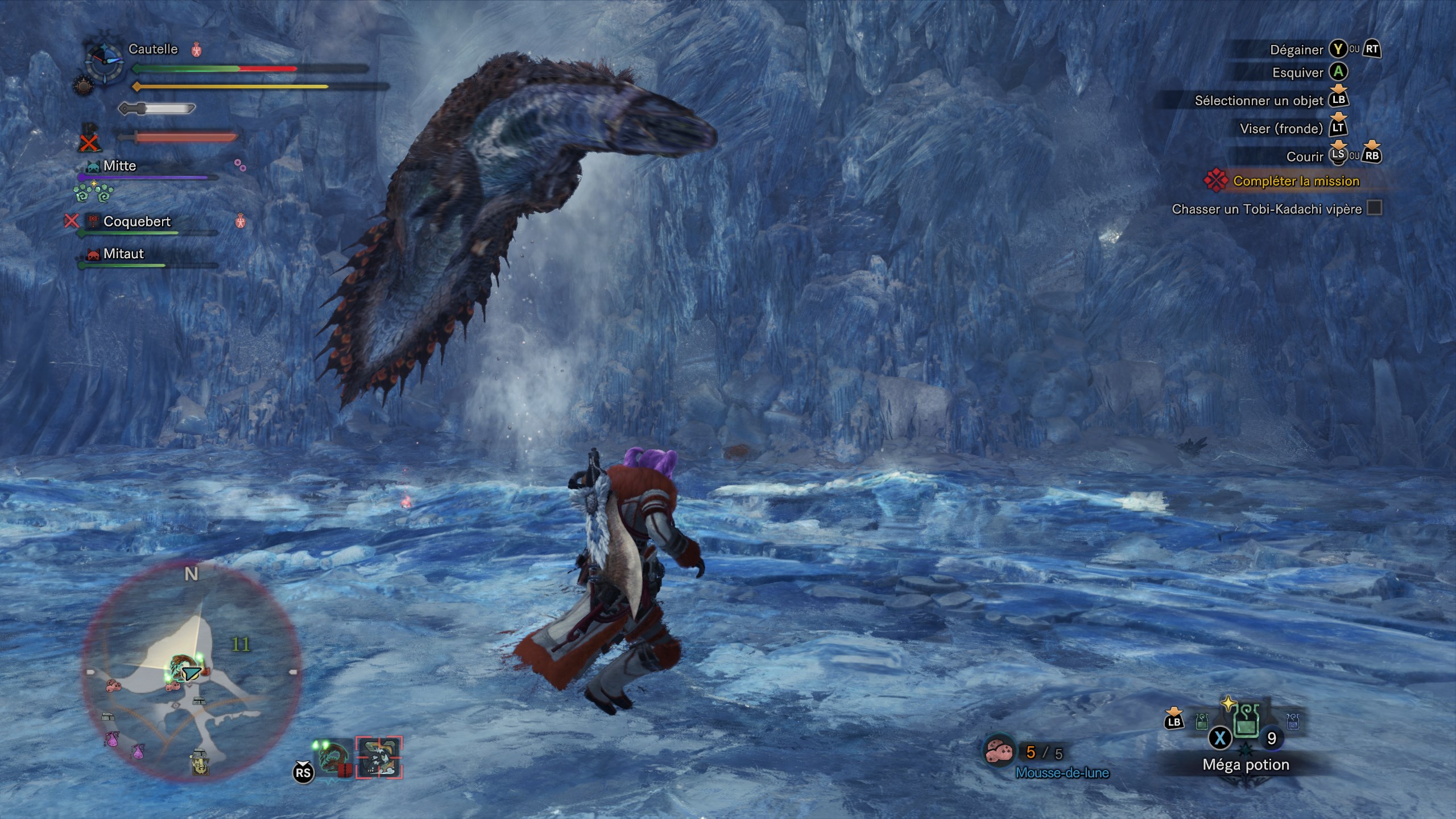This screenshot has height=819, width=1456.
Task: Click the Compléter la mission objective
Action: tap(1296, 181)
